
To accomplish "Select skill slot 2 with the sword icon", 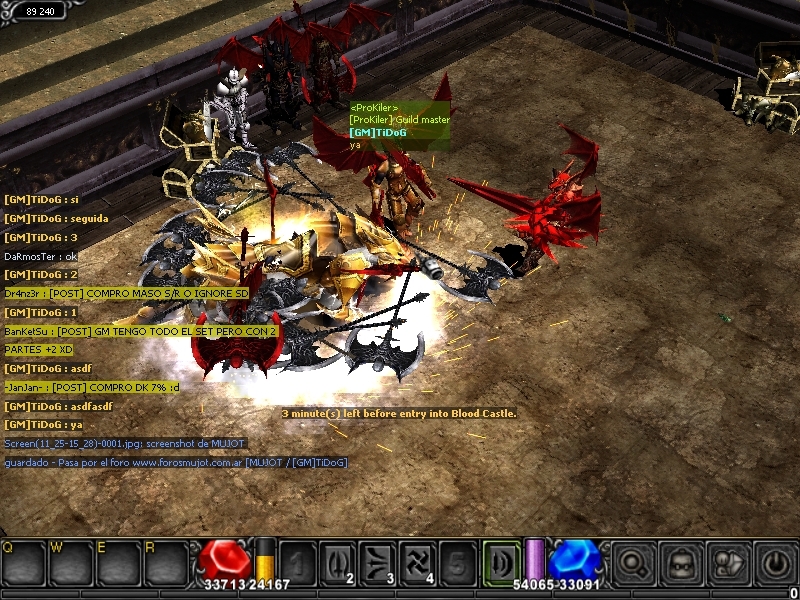I will tap(336, 561).
